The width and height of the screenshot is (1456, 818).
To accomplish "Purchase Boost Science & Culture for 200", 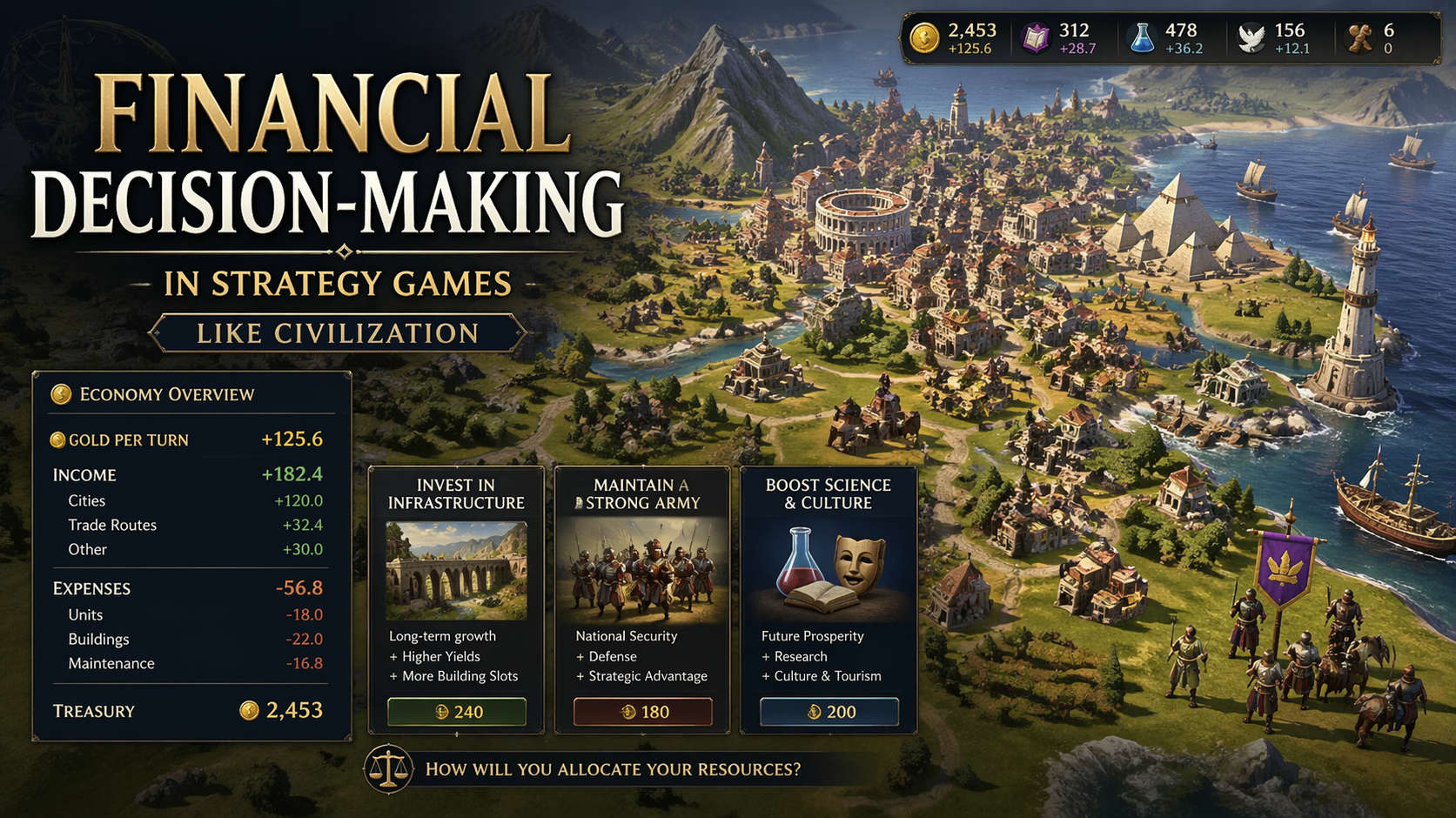I will click(x=829, y=712).
